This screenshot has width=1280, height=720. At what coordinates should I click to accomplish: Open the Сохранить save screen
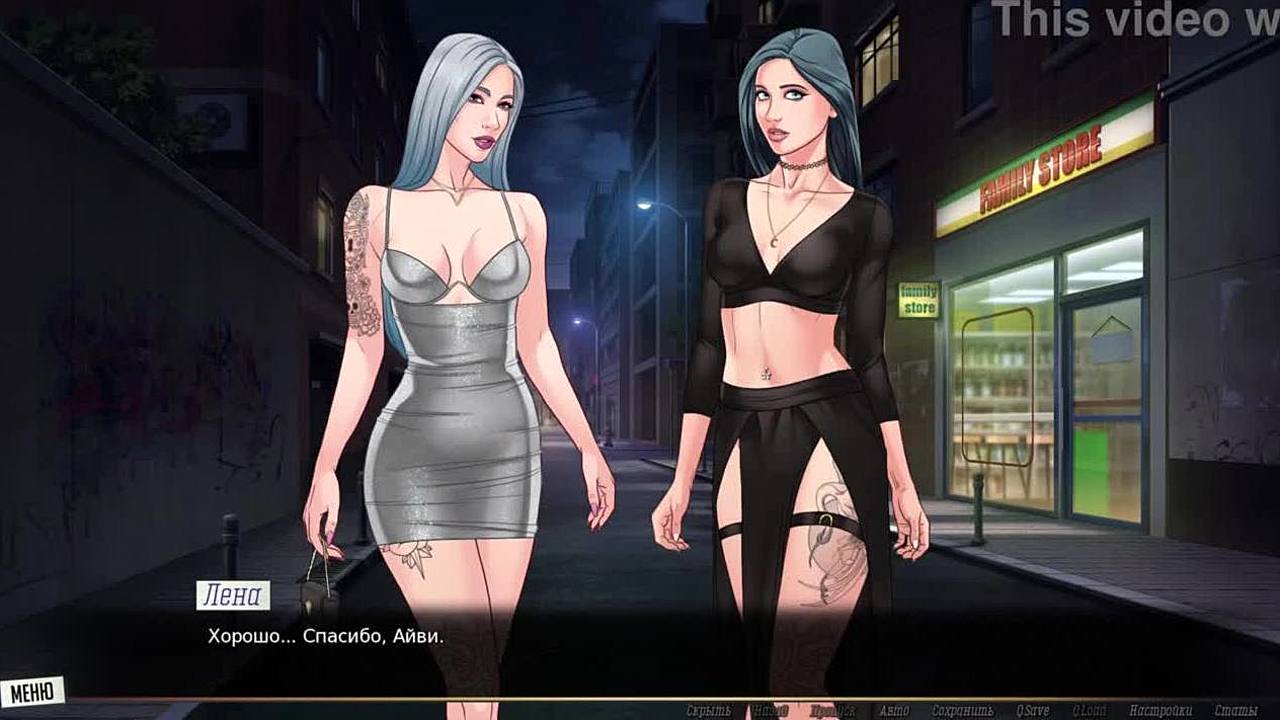(961, 711)
